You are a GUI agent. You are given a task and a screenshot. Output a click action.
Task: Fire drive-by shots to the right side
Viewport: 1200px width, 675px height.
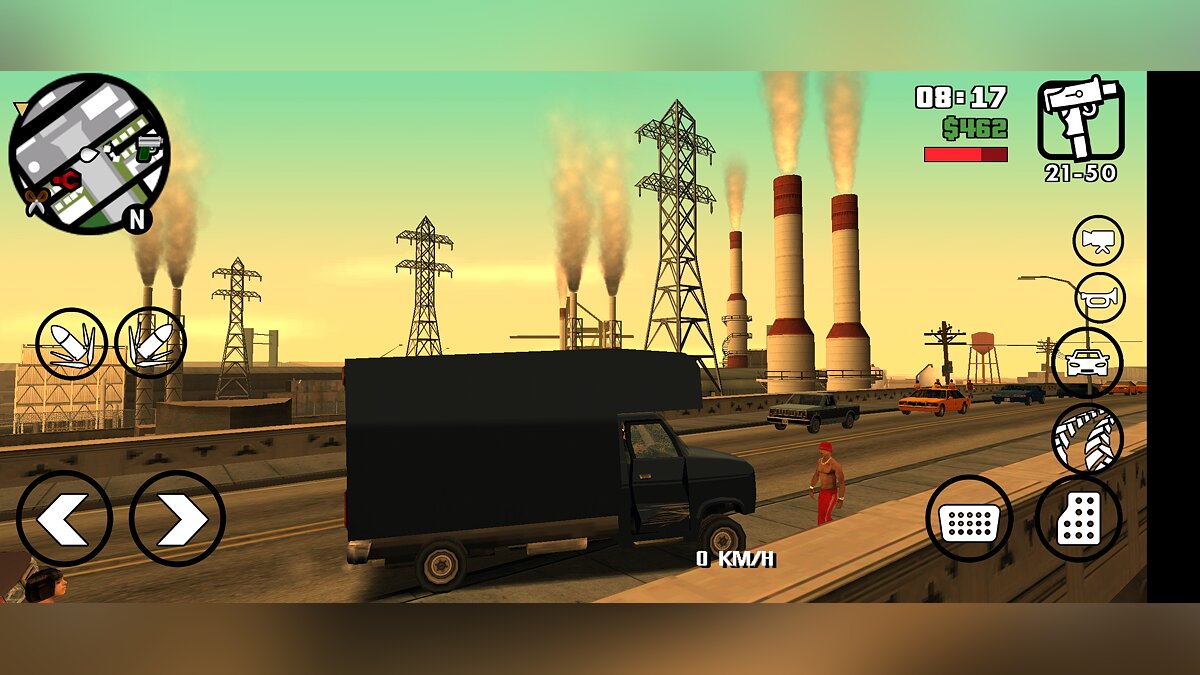click(150, 343)
